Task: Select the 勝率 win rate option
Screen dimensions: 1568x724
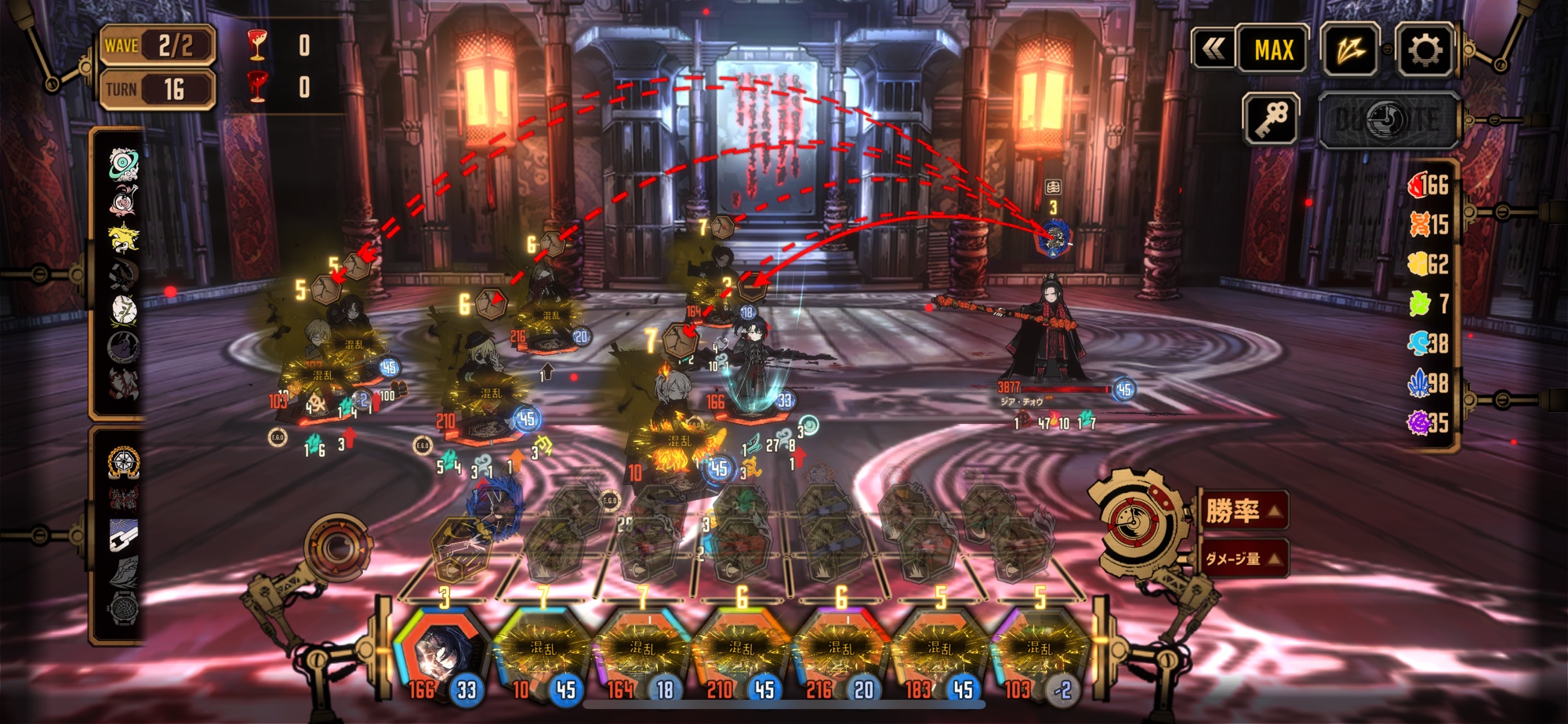Action: pos(1244,511)
